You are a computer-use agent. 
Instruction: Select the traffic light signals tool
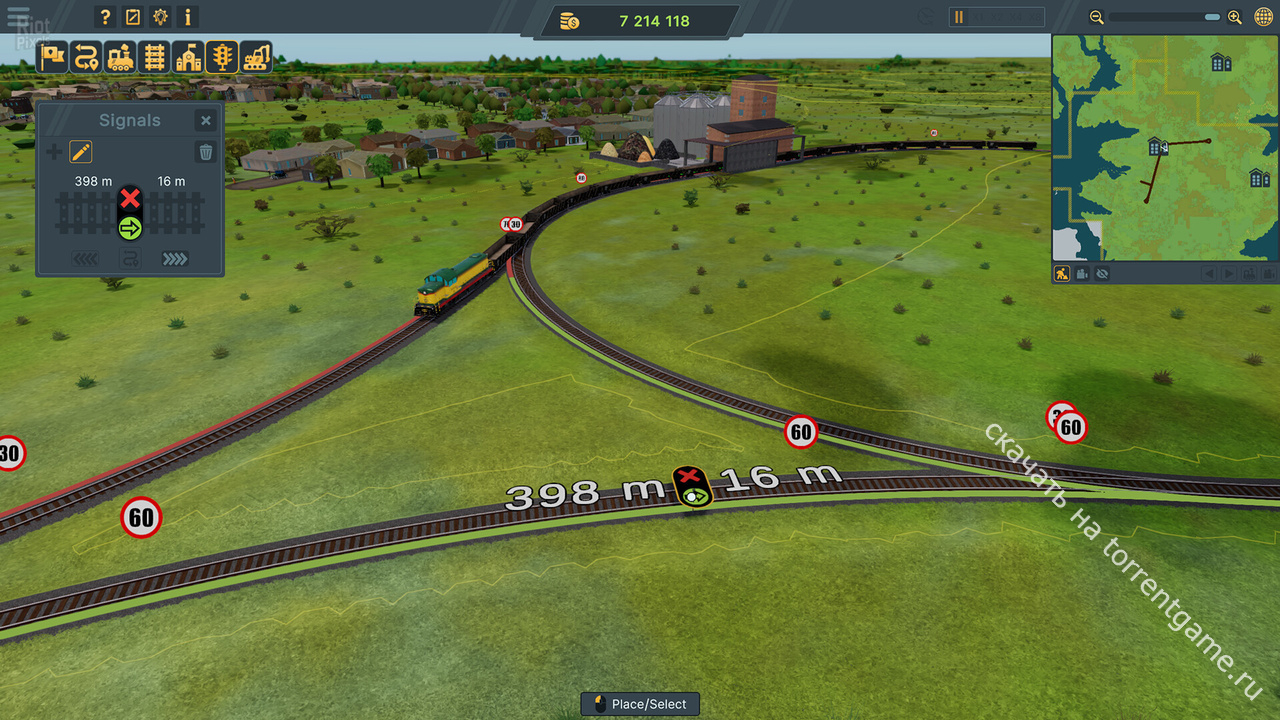(x=222, y=57)
